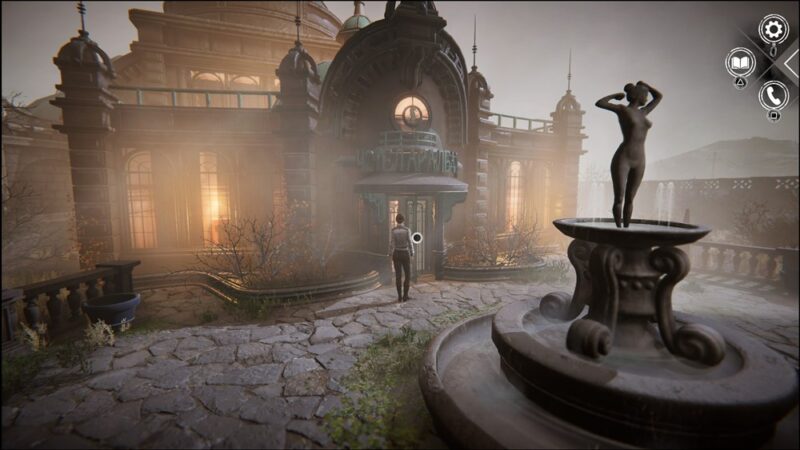Open the phone handset icon
Image resolution: width=800 pixels, height=450 pixels.
(773, 95)
